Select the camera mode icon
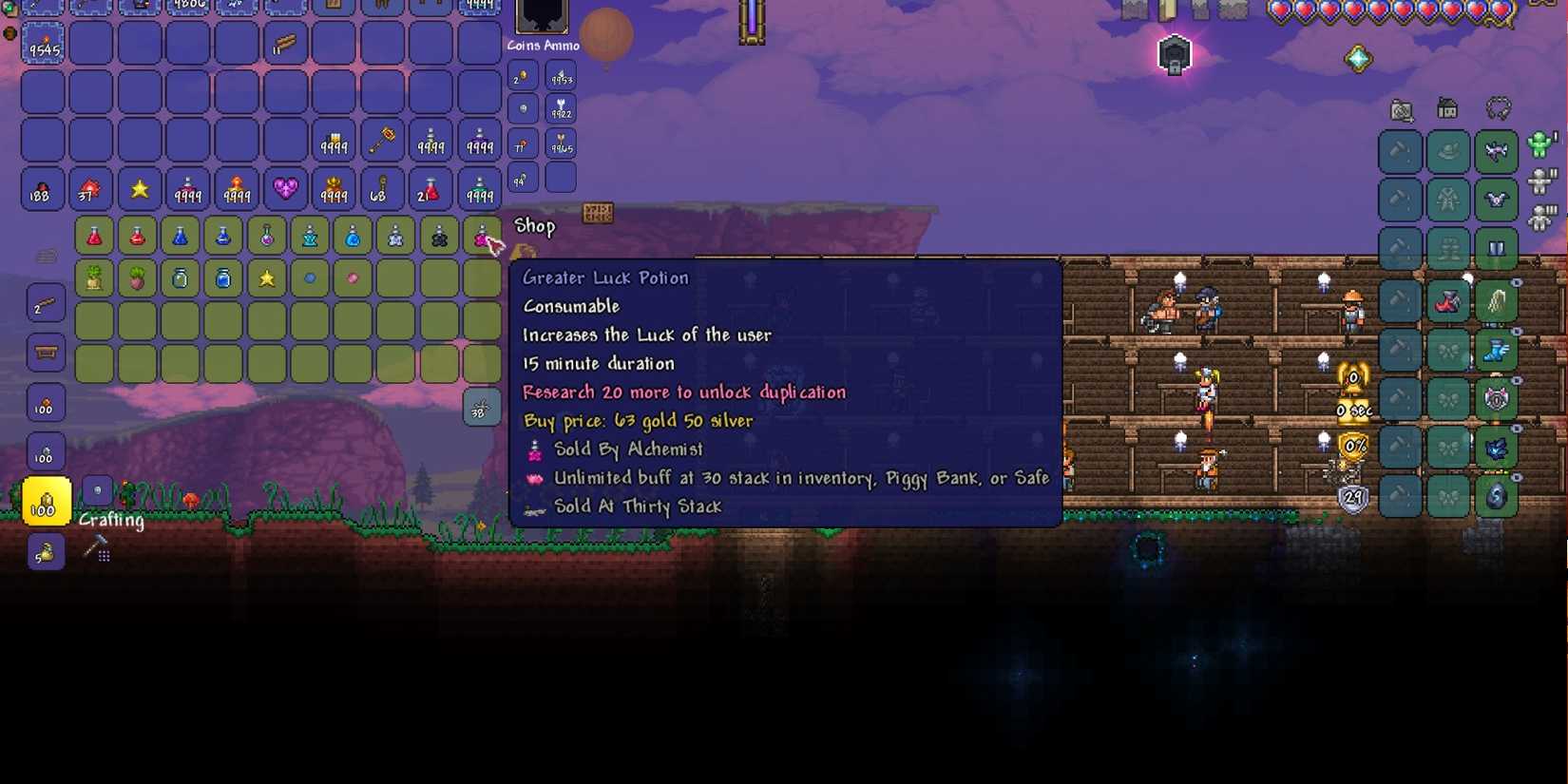Screen dimensions: 1568x784 [1399, 108]
